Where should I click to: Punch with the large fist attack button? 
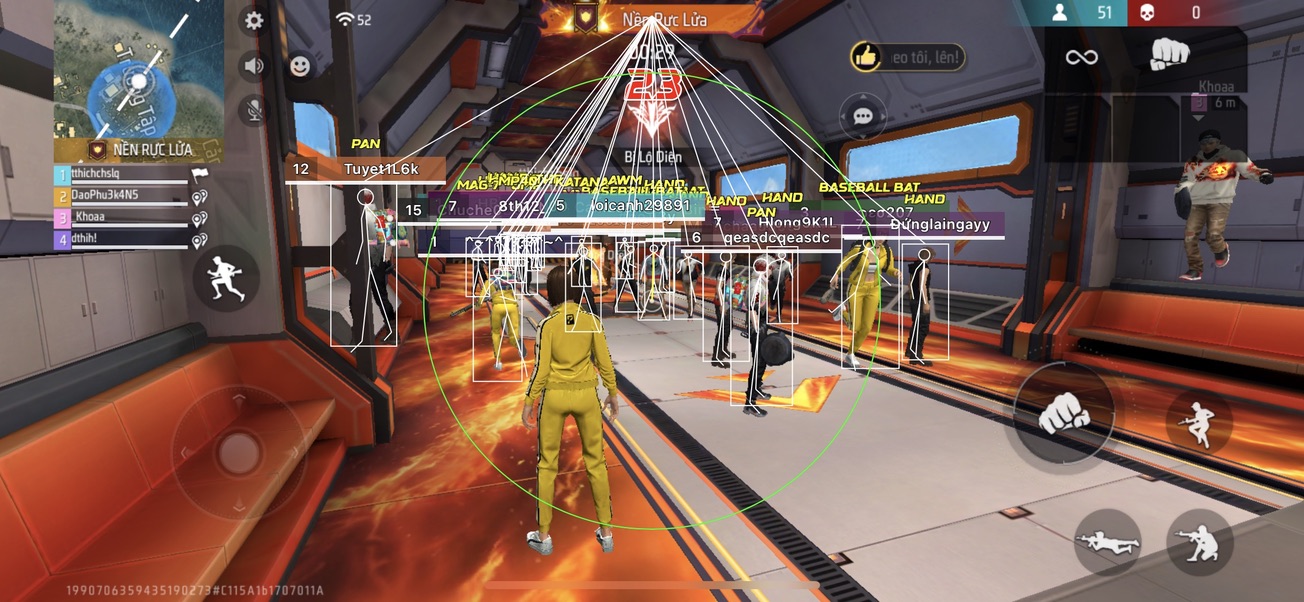click(x=1063, y=412)
